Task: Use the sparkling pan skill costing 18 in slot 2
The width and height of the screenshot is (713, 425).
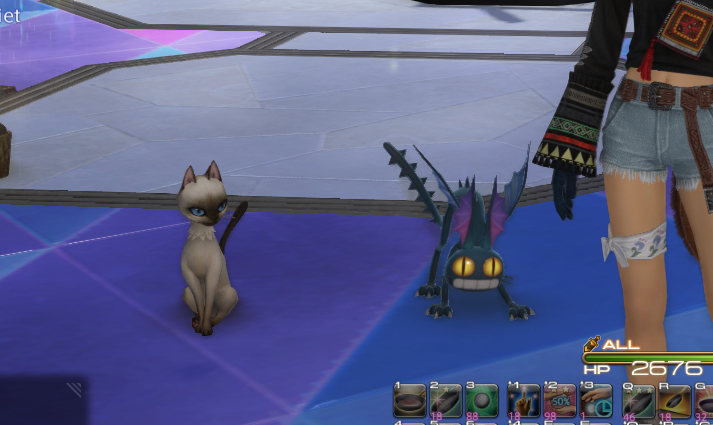Action: tap(447, 401)
